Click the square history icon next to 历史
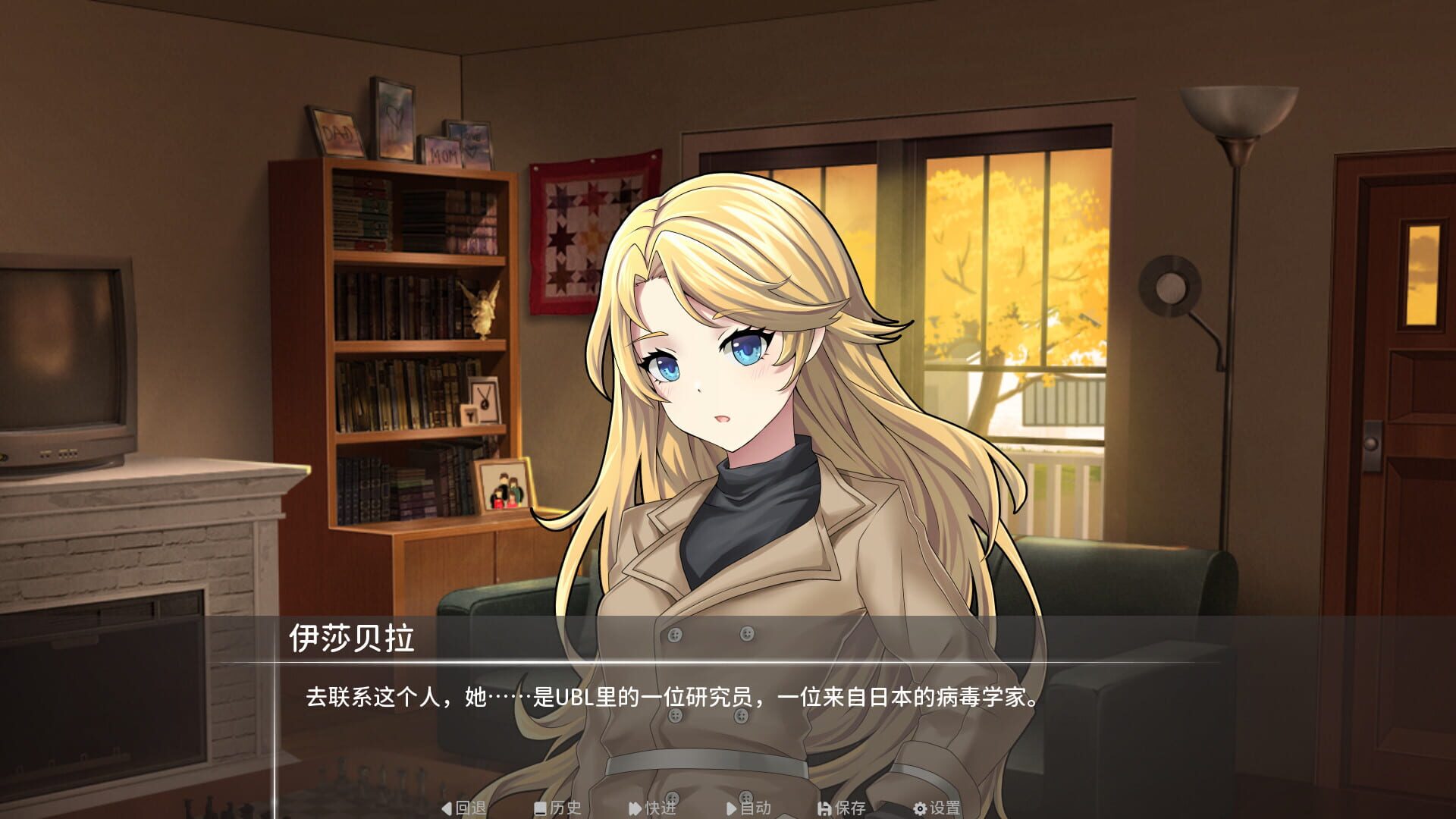This screenshot has width=1456, height=819. click(541, 808)
